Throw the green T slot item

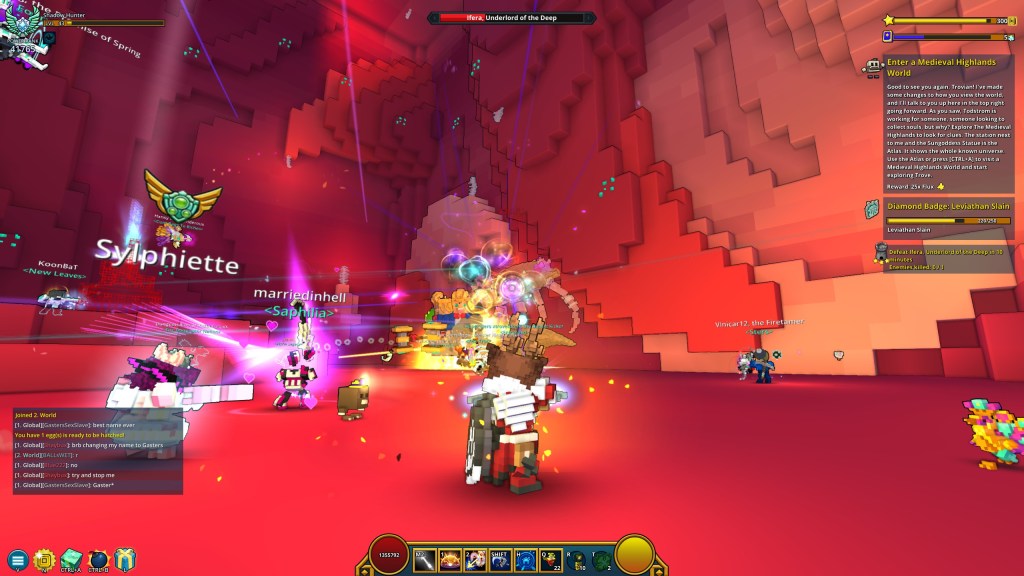point(602,558)
